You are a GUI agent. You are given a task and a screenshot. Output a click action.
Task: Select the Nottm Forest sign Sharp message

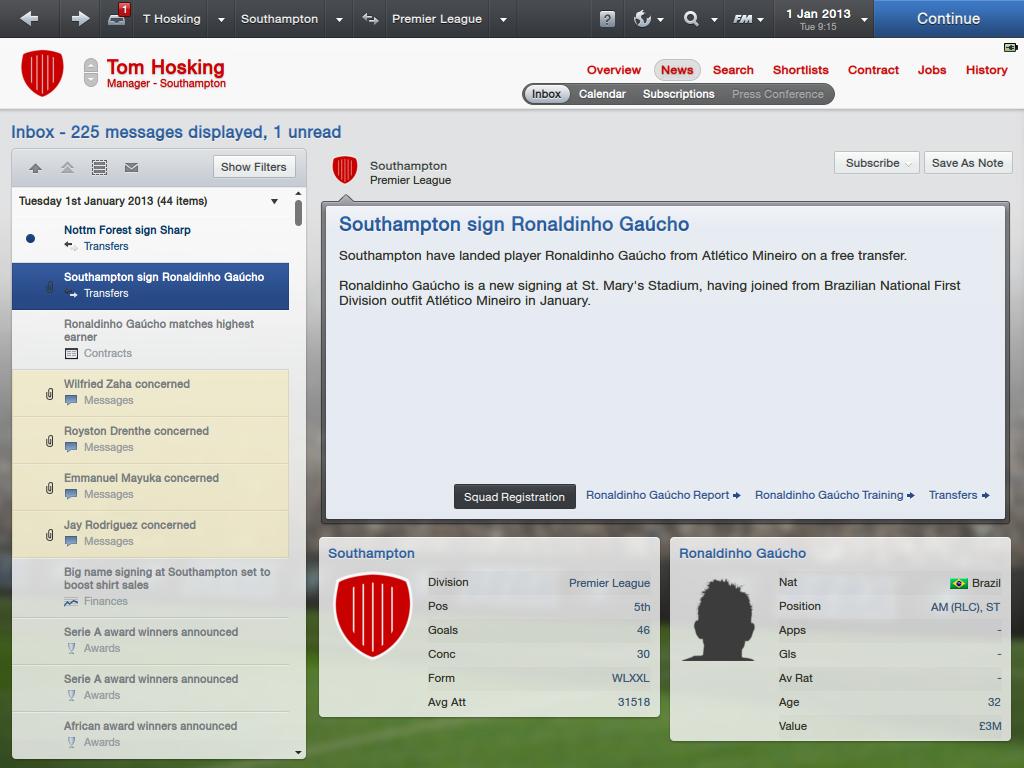[x=127, y=230]
